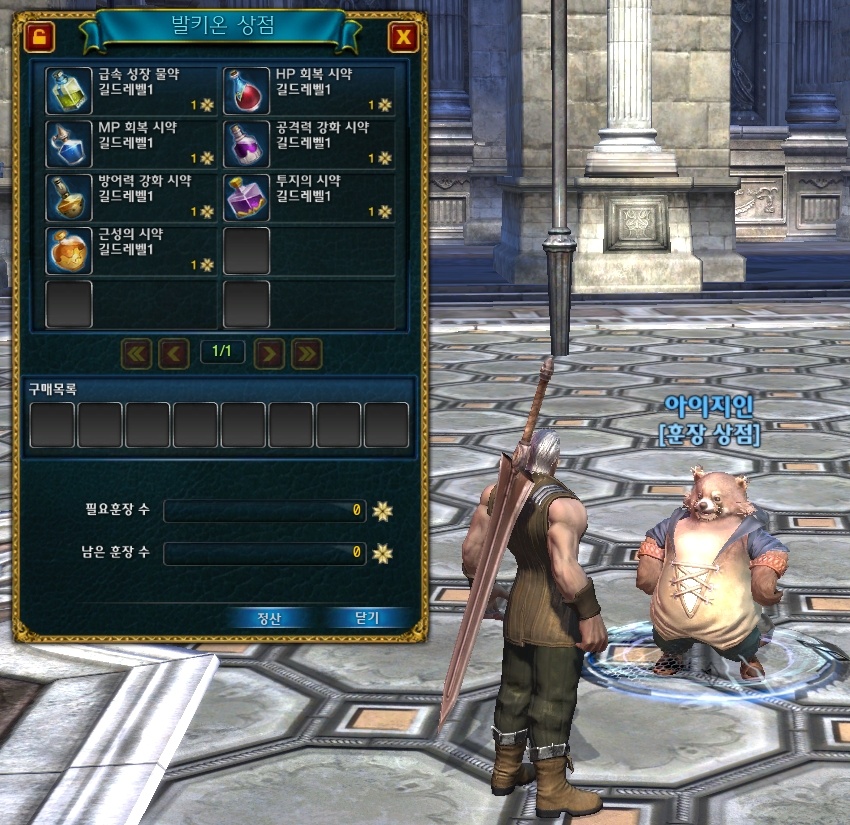Go to the previous shop page
Image resolution: width=850 pixels, height=825 pixels.
(174, 352)
